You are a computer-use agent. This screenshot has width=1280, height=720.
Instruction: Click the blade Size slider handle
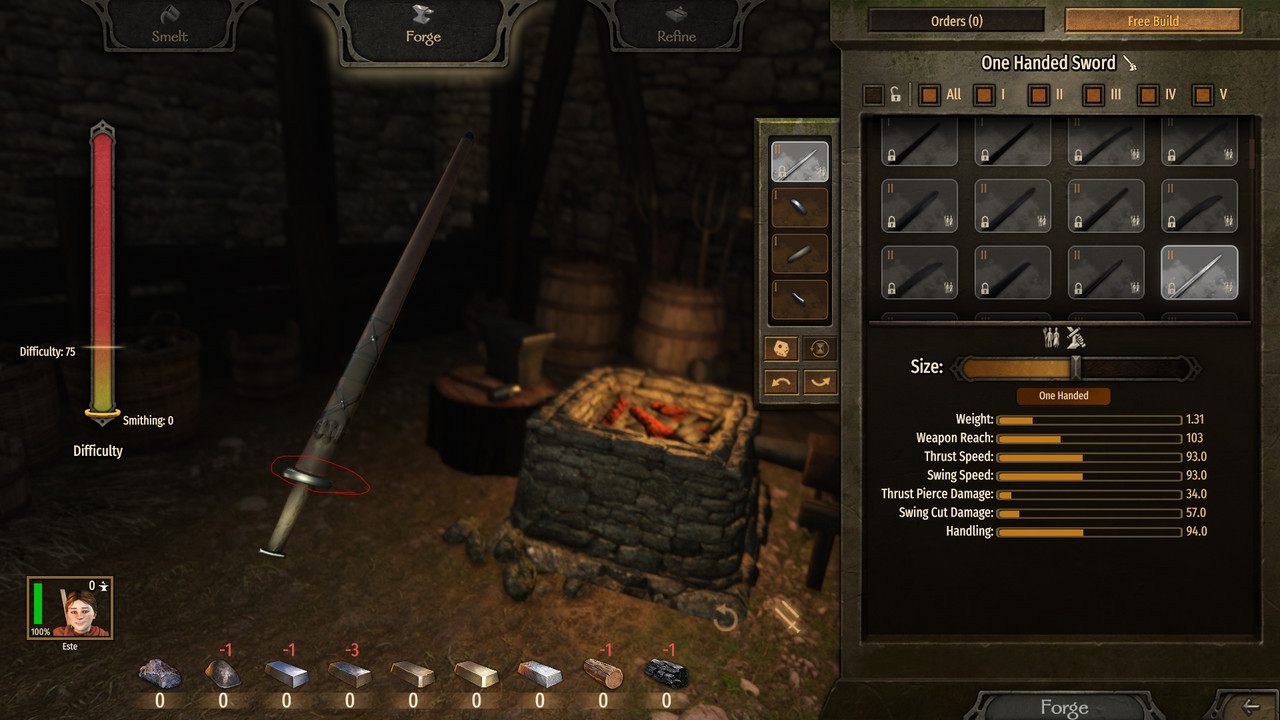click(1076, 368)
